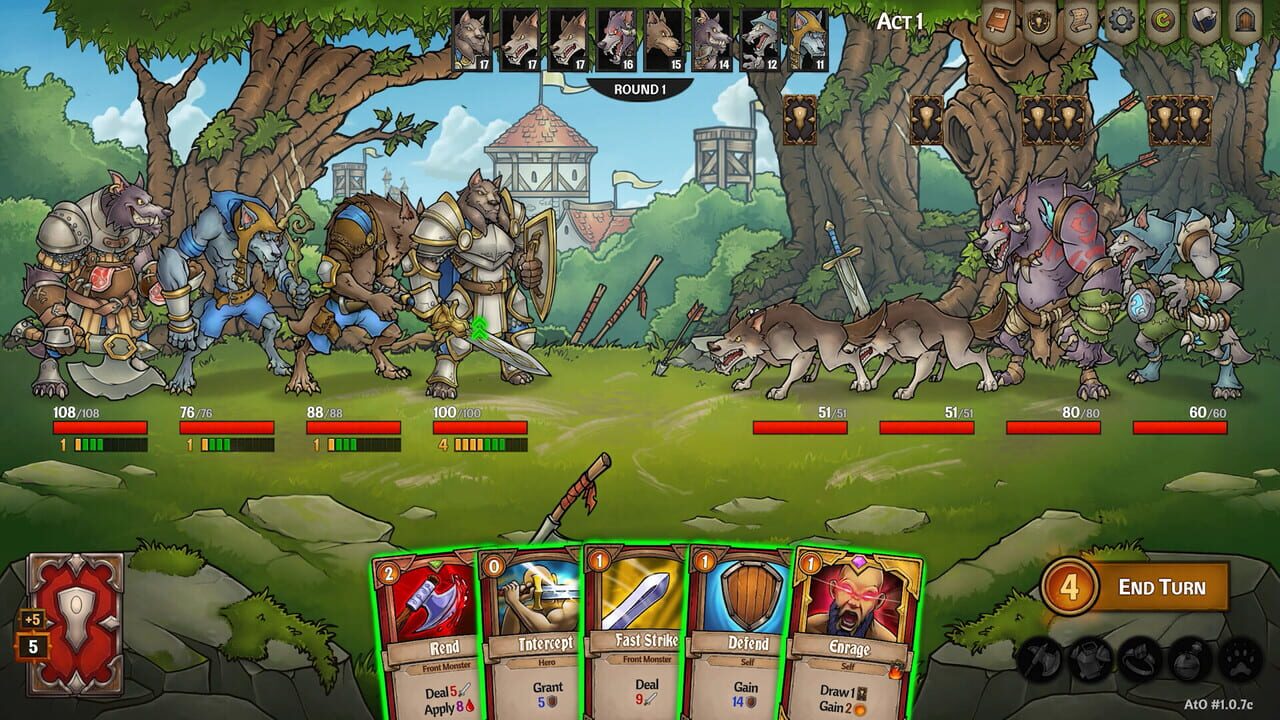Open the settings gear icon
Screen dimensions: 1280x720
(x=1120, y=20)
